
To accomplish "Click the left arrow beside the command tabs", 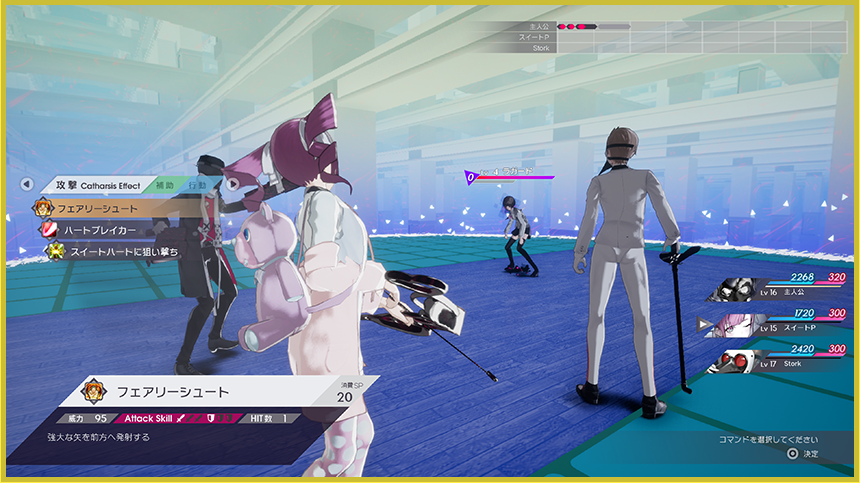I will pyautogui.click(x=27, y=185).
